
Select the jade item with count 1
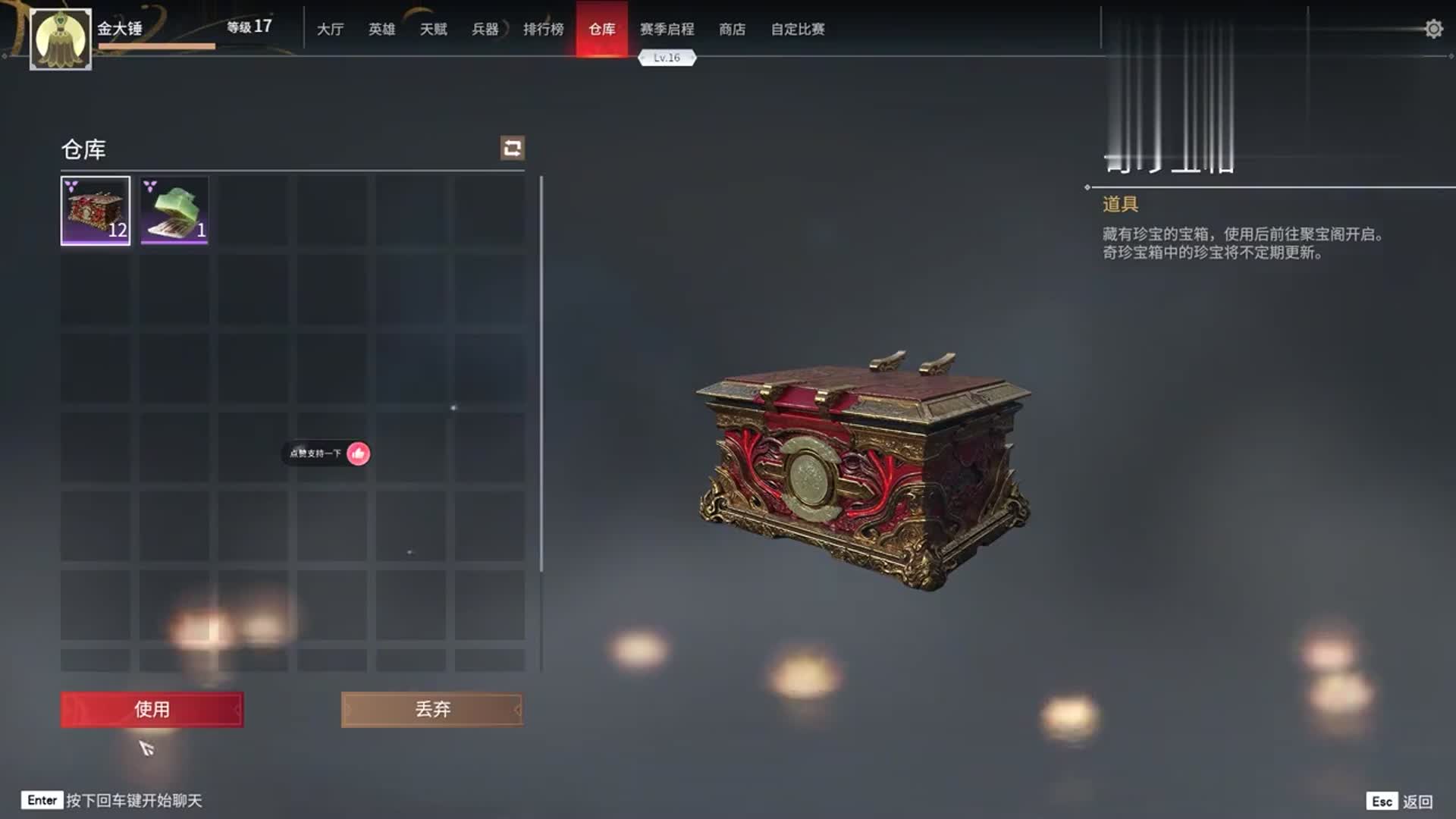pos(175,212)
